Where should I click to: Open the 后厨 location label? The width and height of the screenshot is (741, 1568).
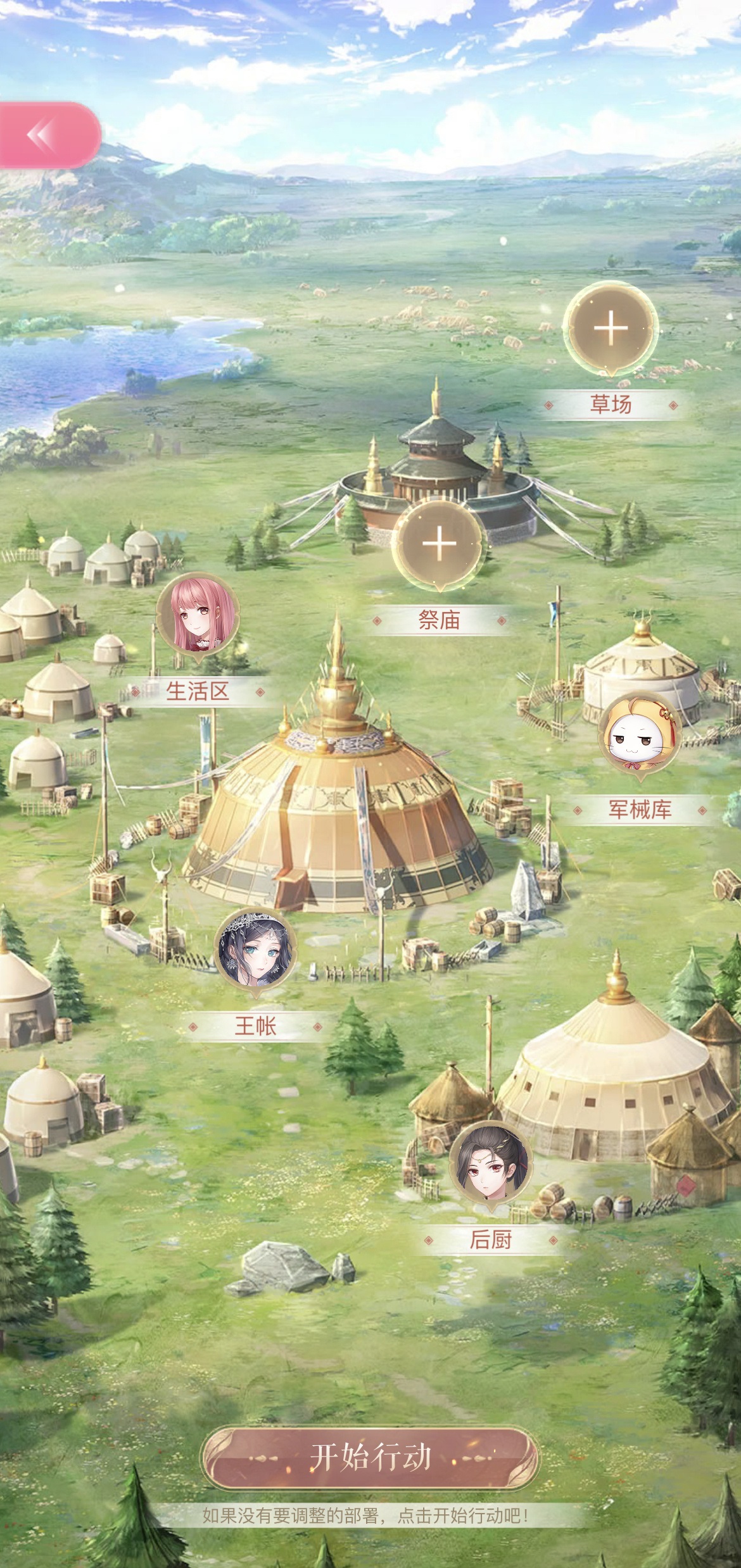pos(490,1240)
